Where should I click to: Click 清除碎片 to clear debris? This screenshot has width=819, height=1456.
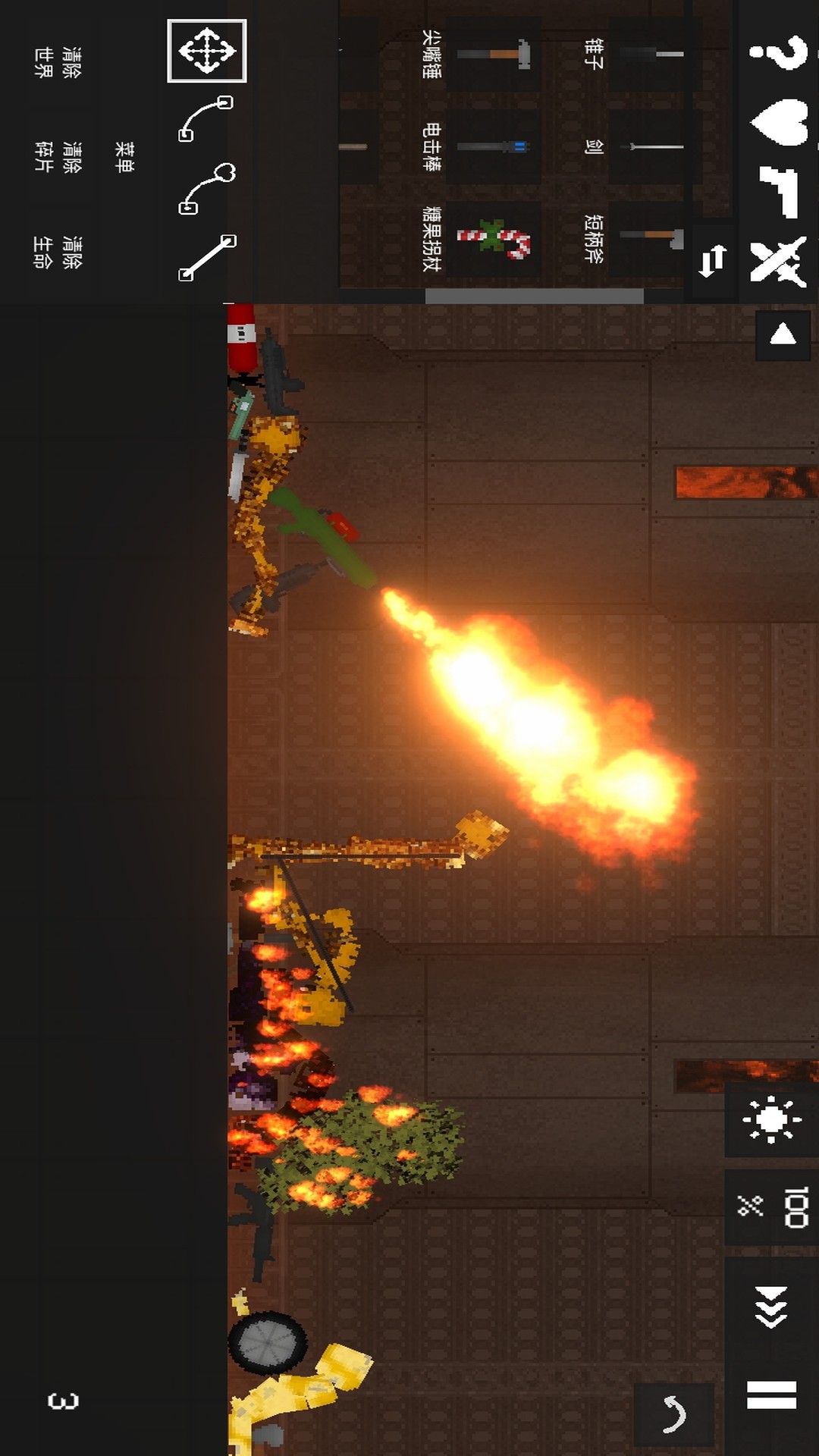58,156
